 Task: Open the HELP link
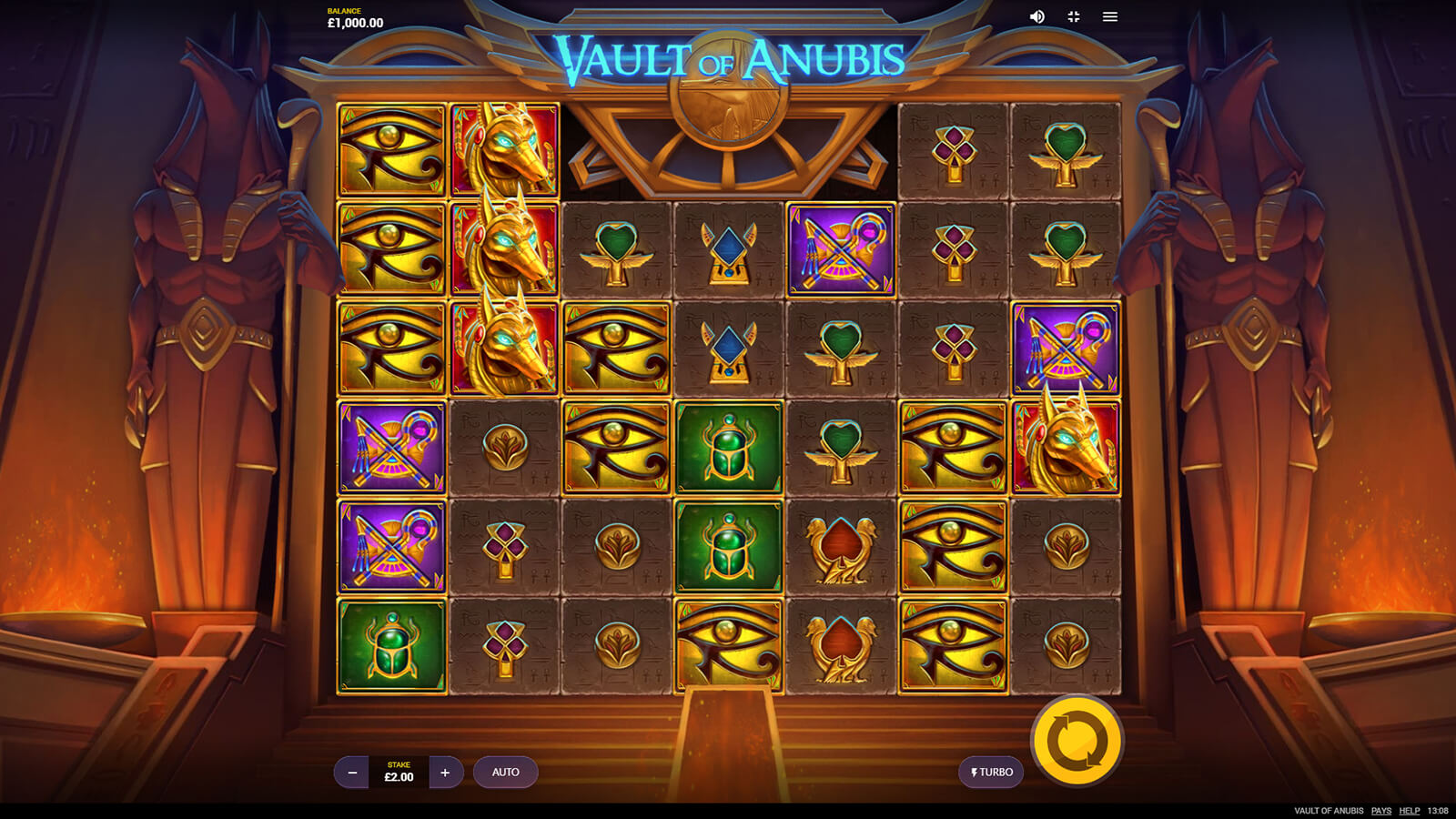click(x=1410, y=811)
